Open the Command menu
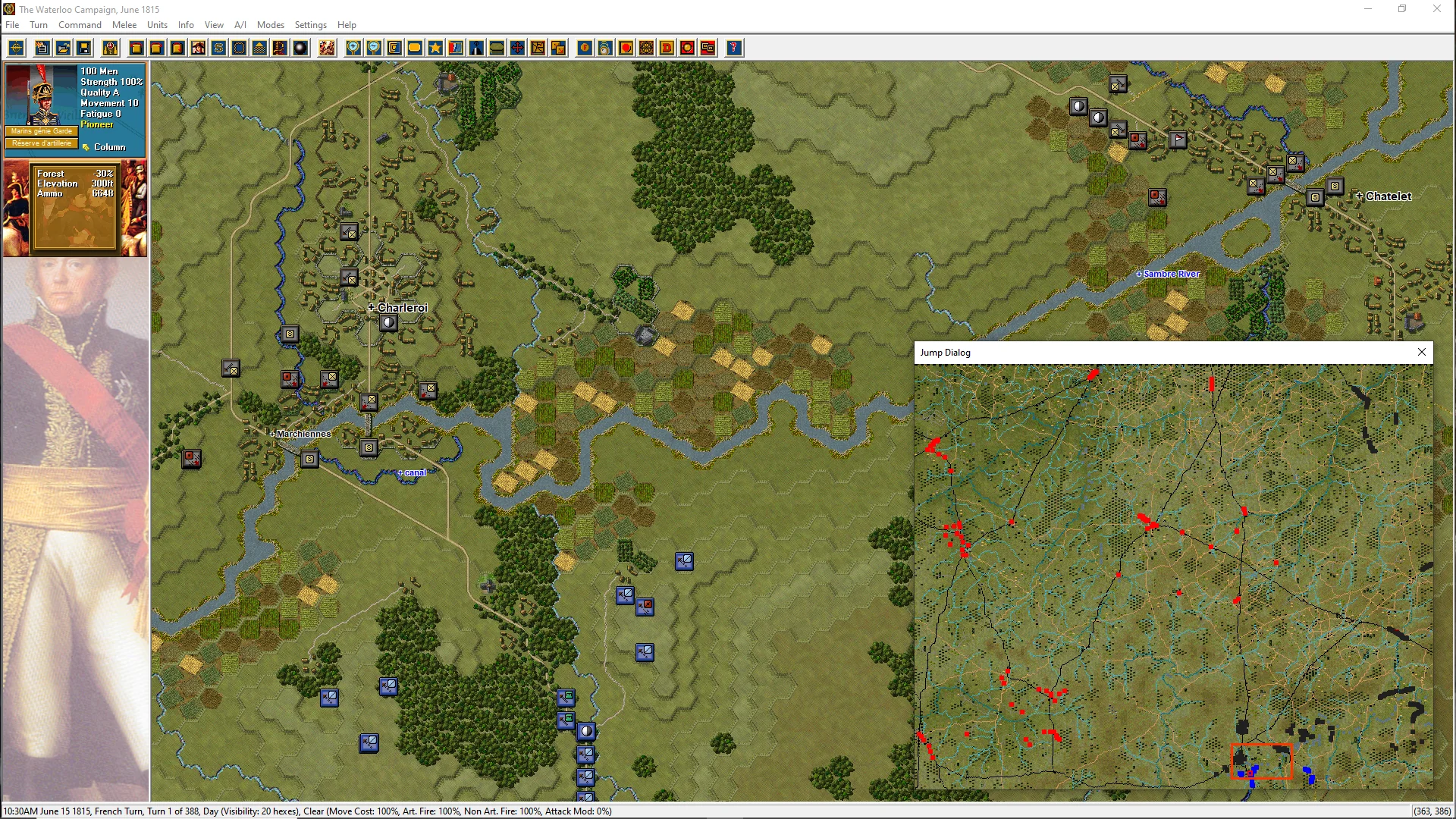Image resolution: width=1456 pixels, height=819 pixels. (80, 25)
